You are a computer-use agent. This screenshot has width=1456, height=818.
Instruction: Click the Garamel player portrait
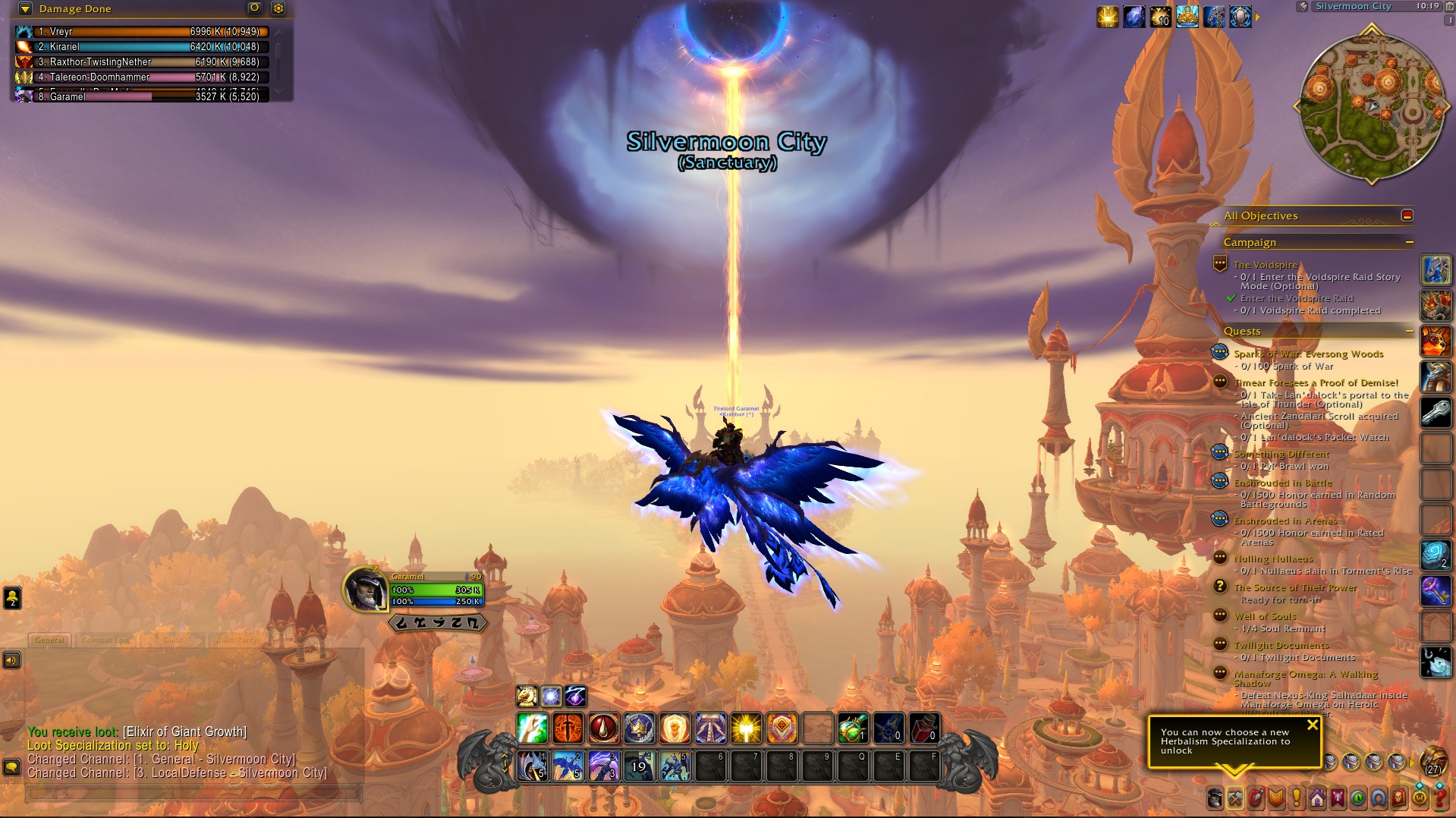tap(366, 589)
